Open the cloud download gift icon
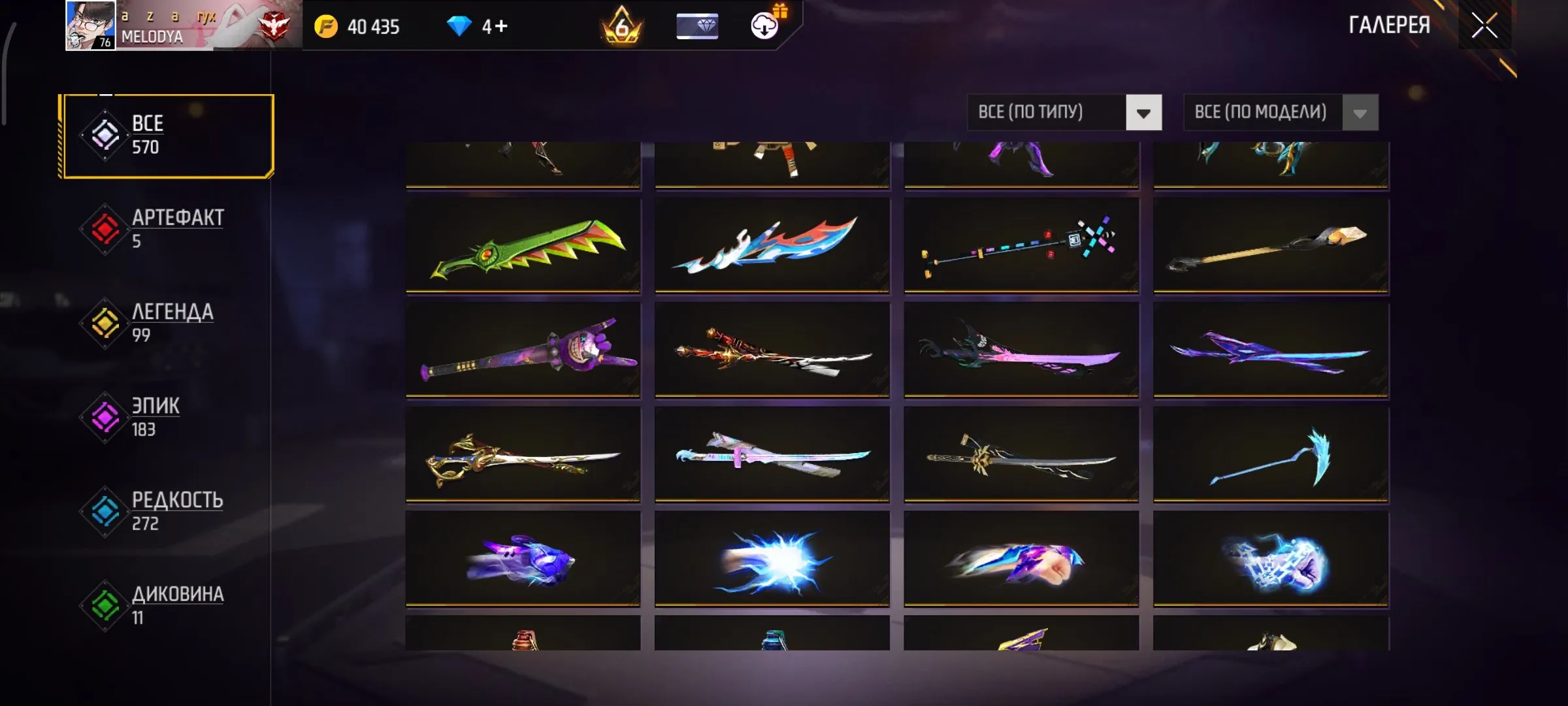This screenshot has width=1568, height=706. (x=763, y=26)
